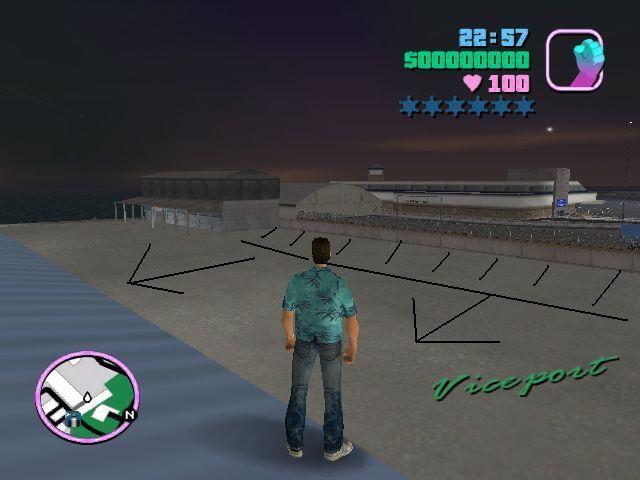Click the circular radar minimap

pos(86,395)
